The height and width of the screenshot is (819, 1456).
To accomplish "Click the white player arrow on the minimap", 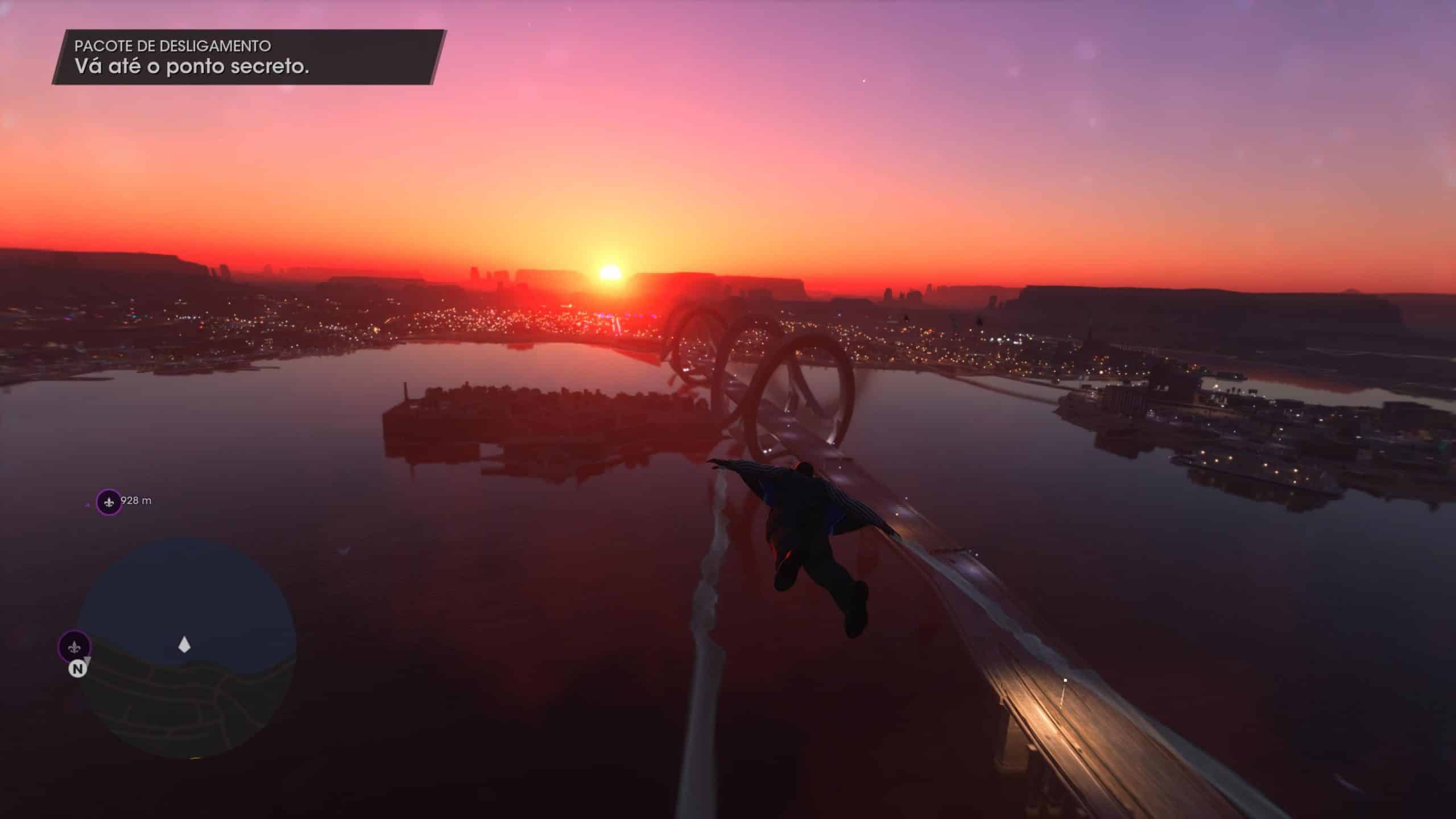I will tap(184, 645).
